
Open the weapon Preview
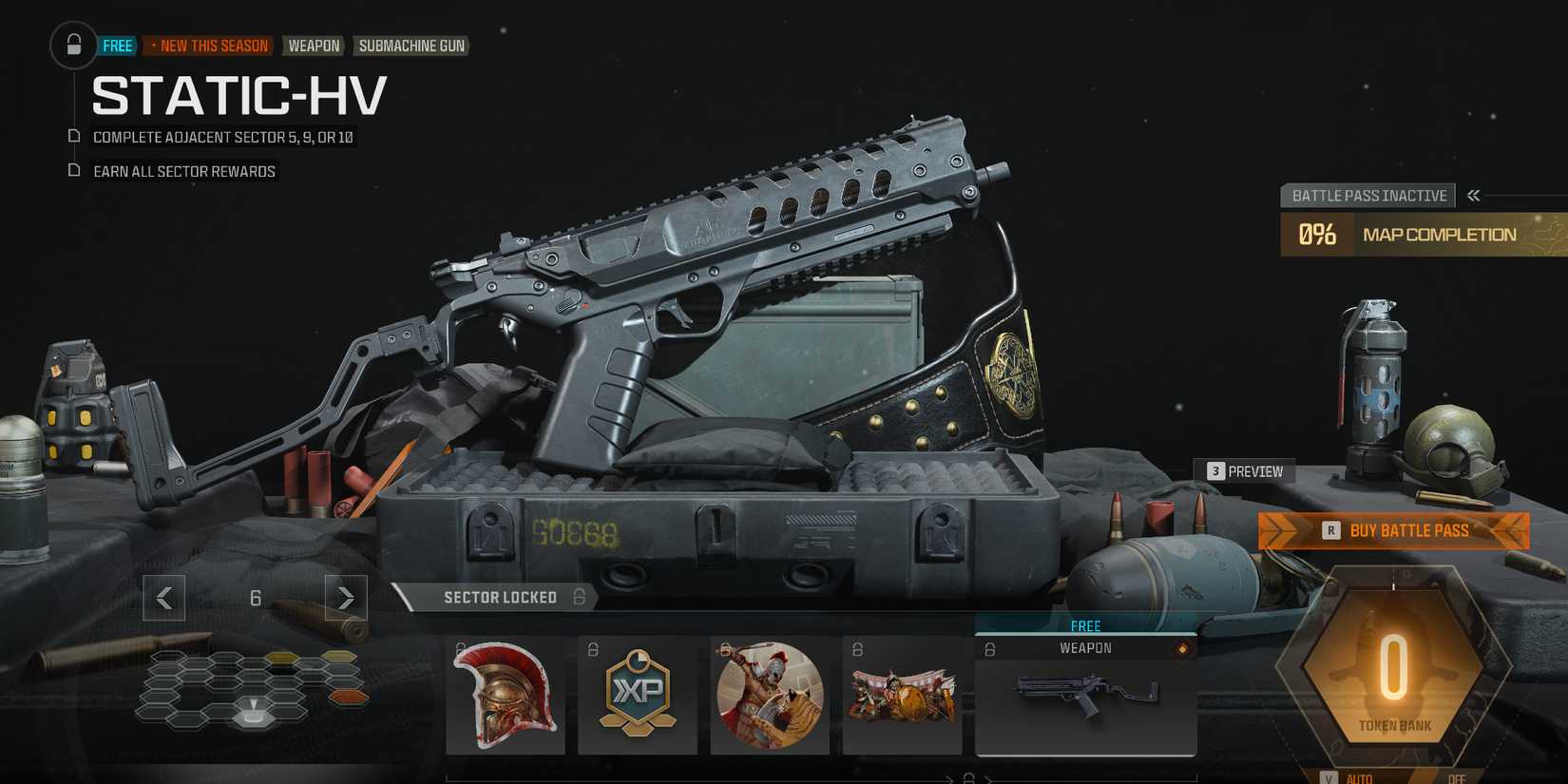pyautogui.click(x=1246, y=470)
